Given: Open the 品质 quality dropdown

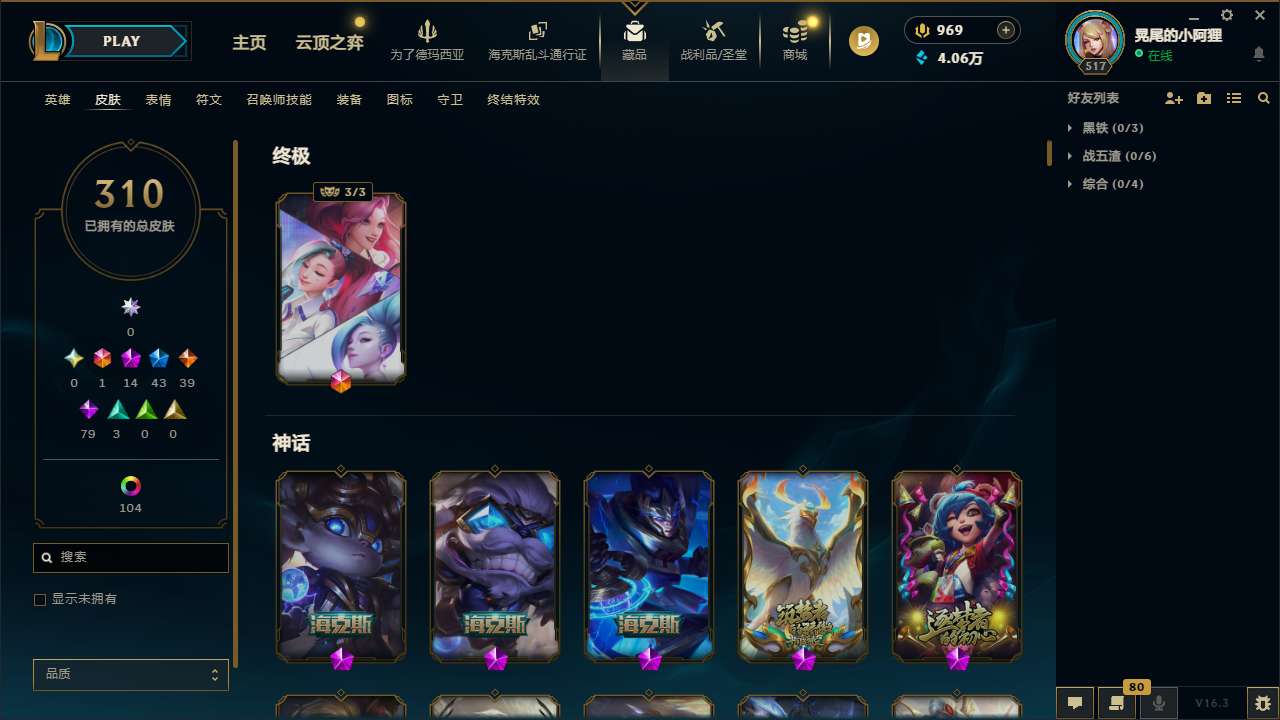Looking at the screenshot, I should point(130,674).
